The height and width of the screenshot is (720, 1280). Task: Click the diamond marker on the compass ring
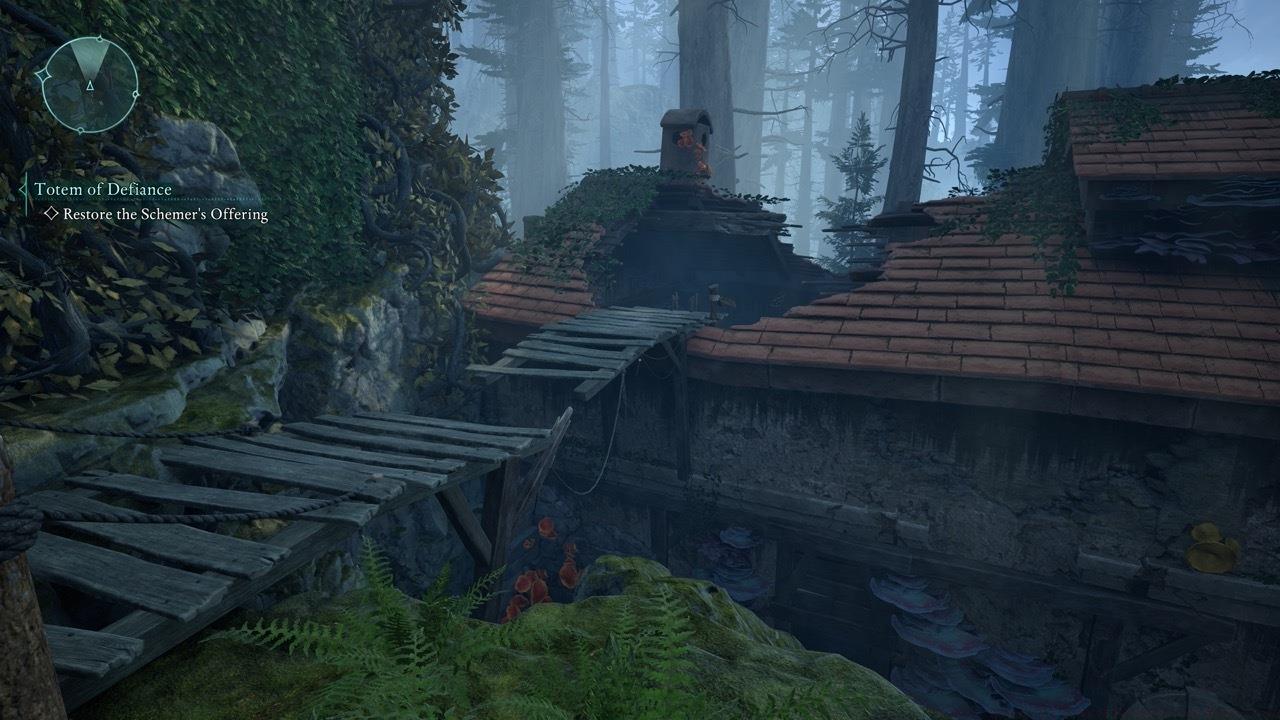click(42, 75)
